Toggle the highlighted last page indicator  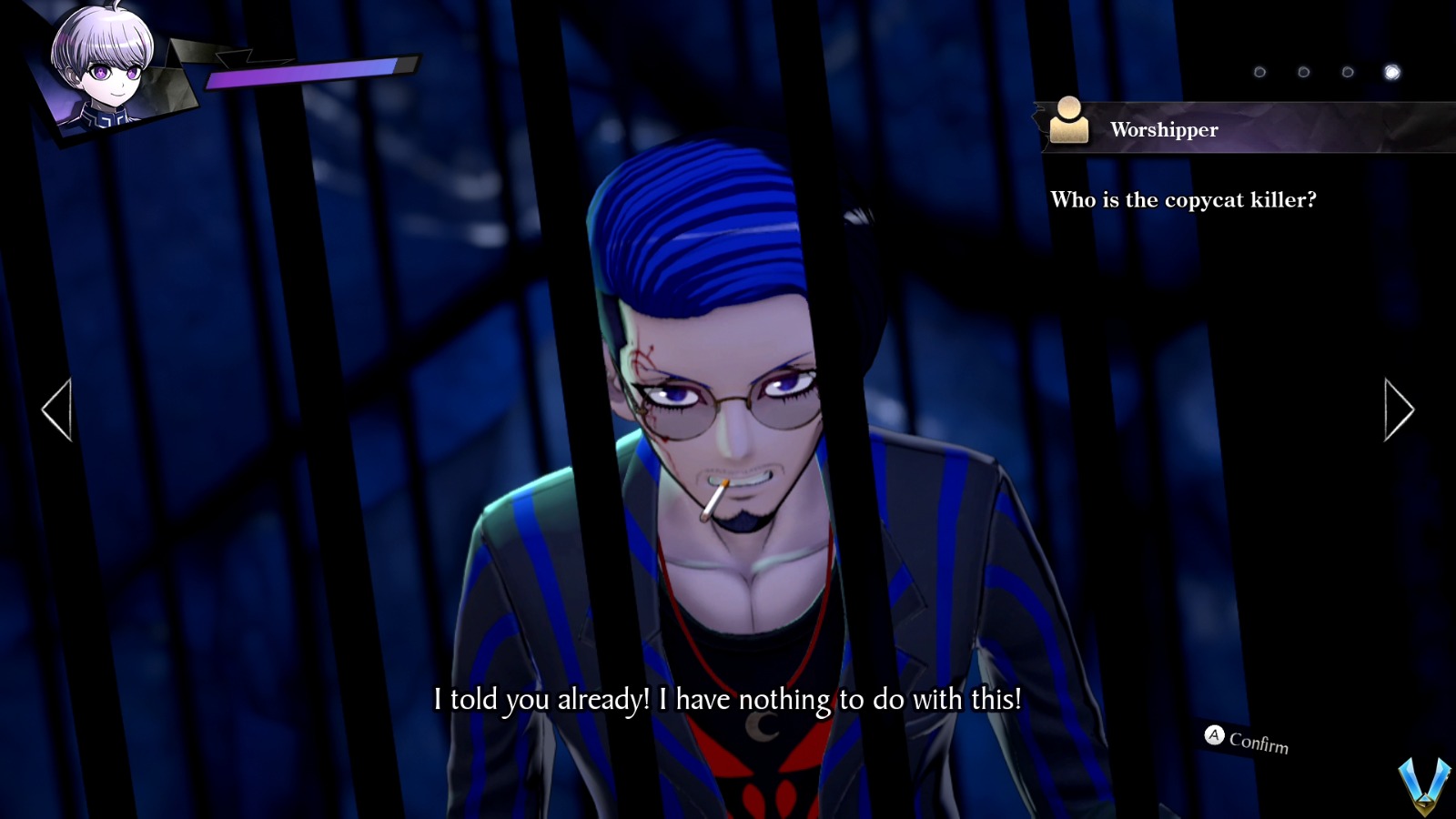(1390, 70)
